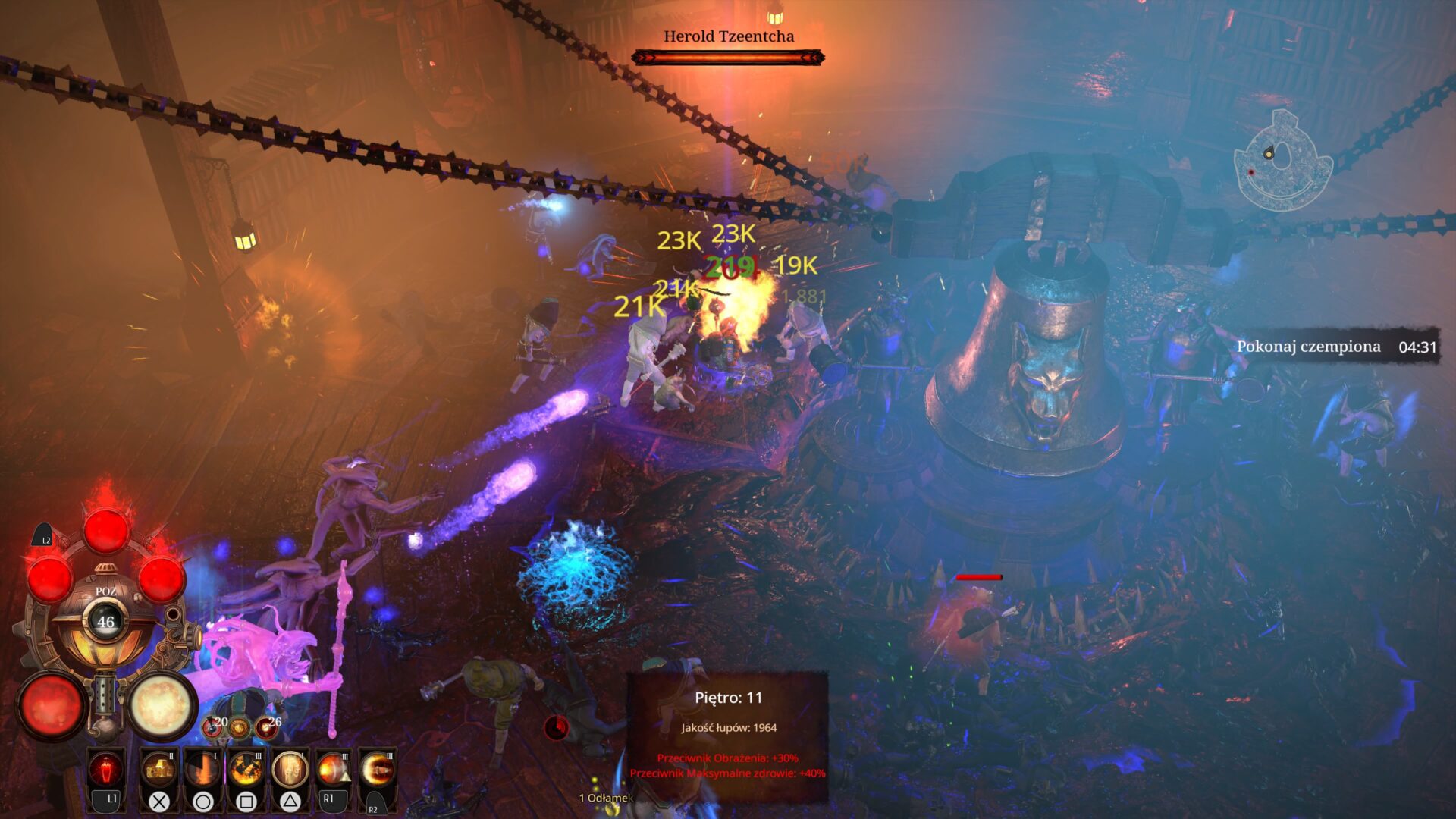Screen dimensions: 1456x819
Task: Activate the golden turret skill icon
Action: tap(159, 770)
